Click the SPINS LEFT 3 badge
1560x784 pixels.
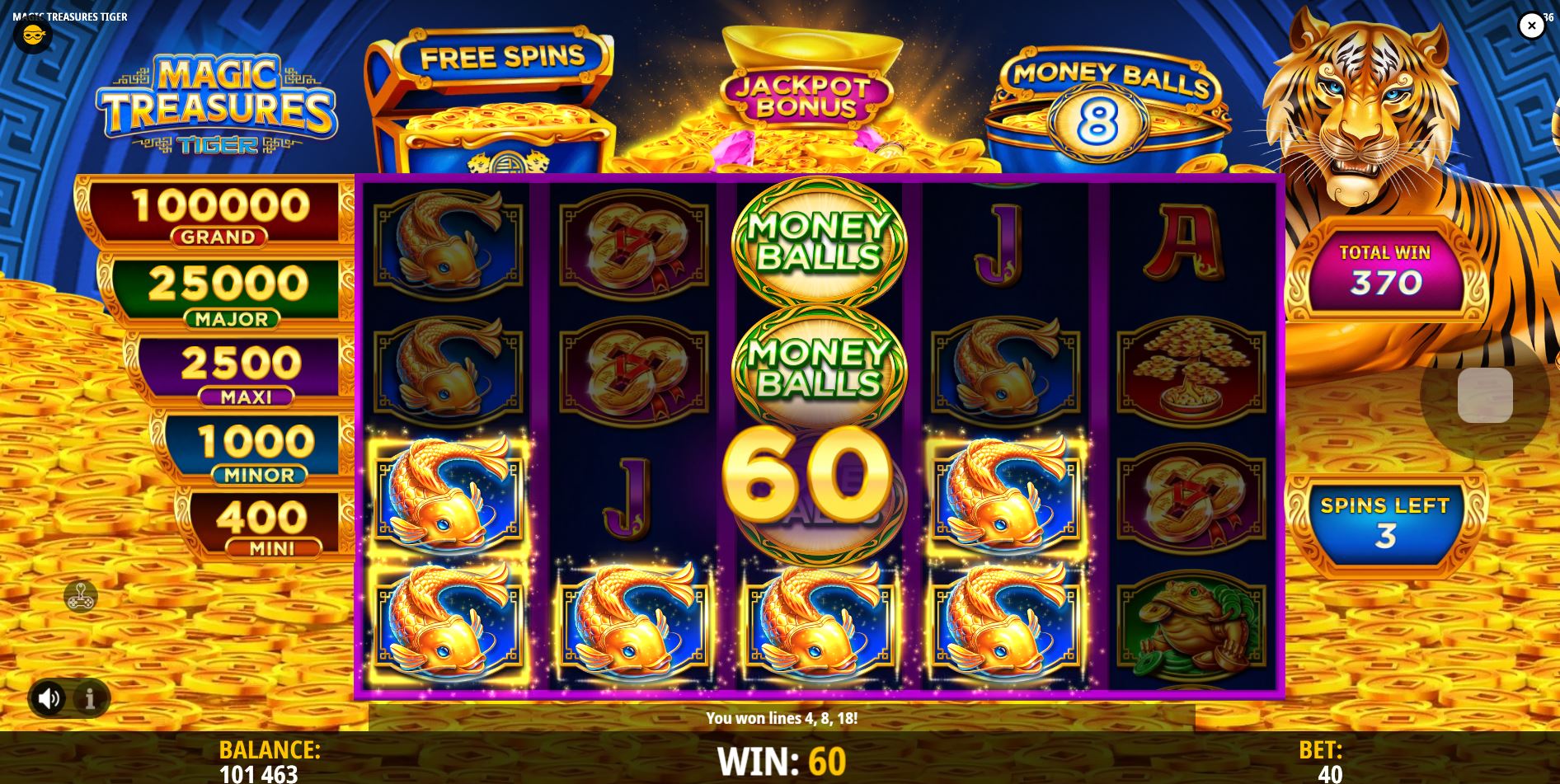(x=1385, y=519)
